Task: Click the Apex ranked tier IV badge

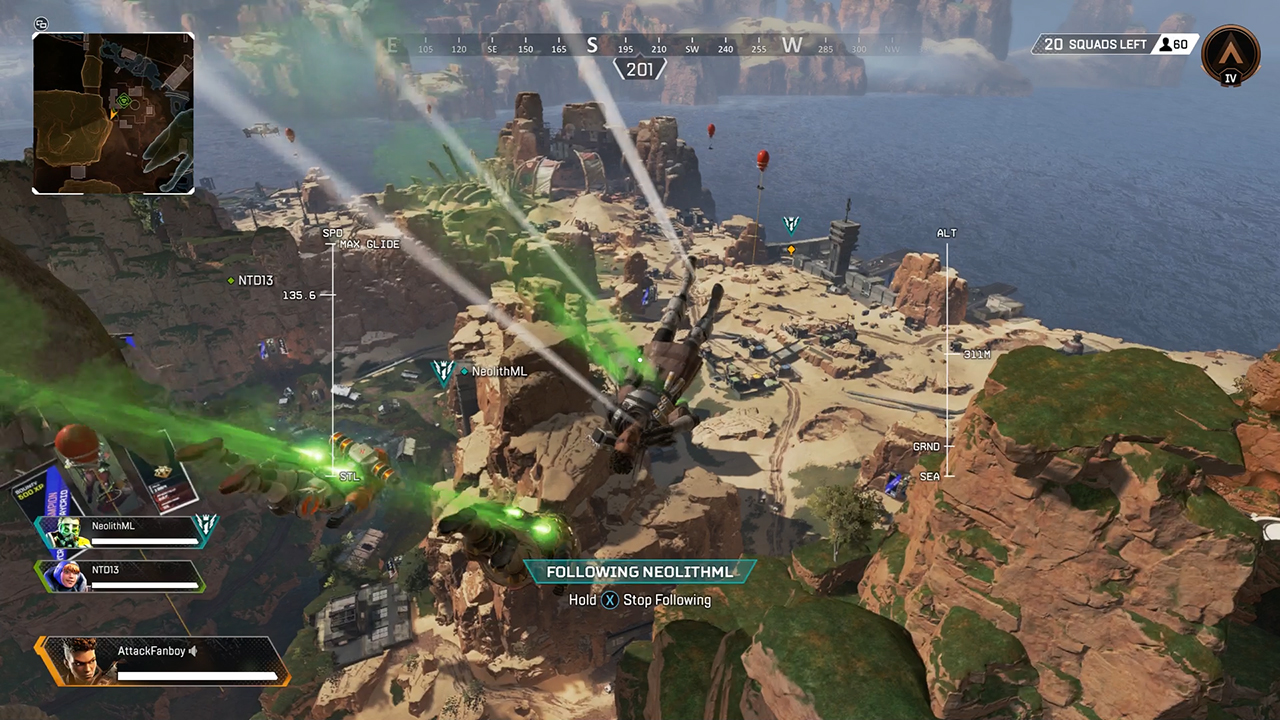Action: pyautogui.click(x=1230, y=54)
